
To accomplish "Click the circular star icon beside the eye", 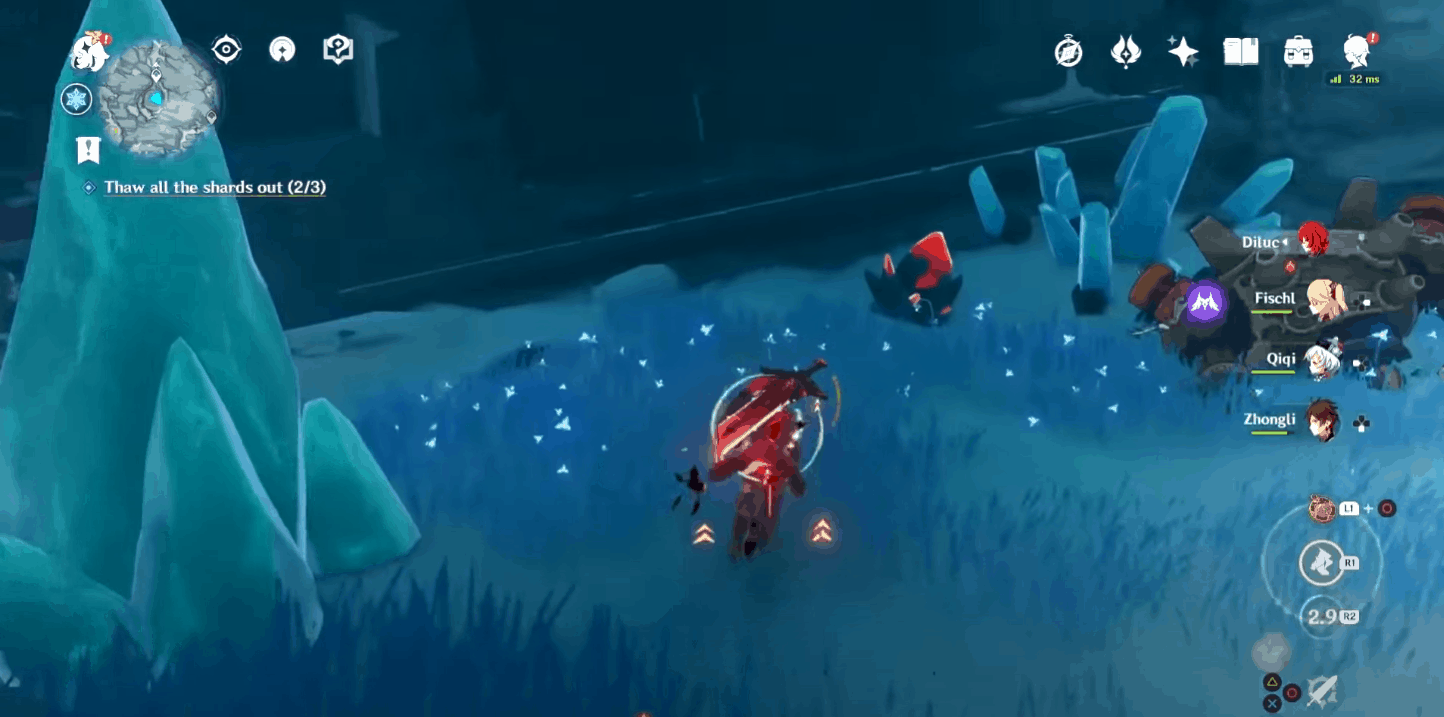I will point(283,49).
